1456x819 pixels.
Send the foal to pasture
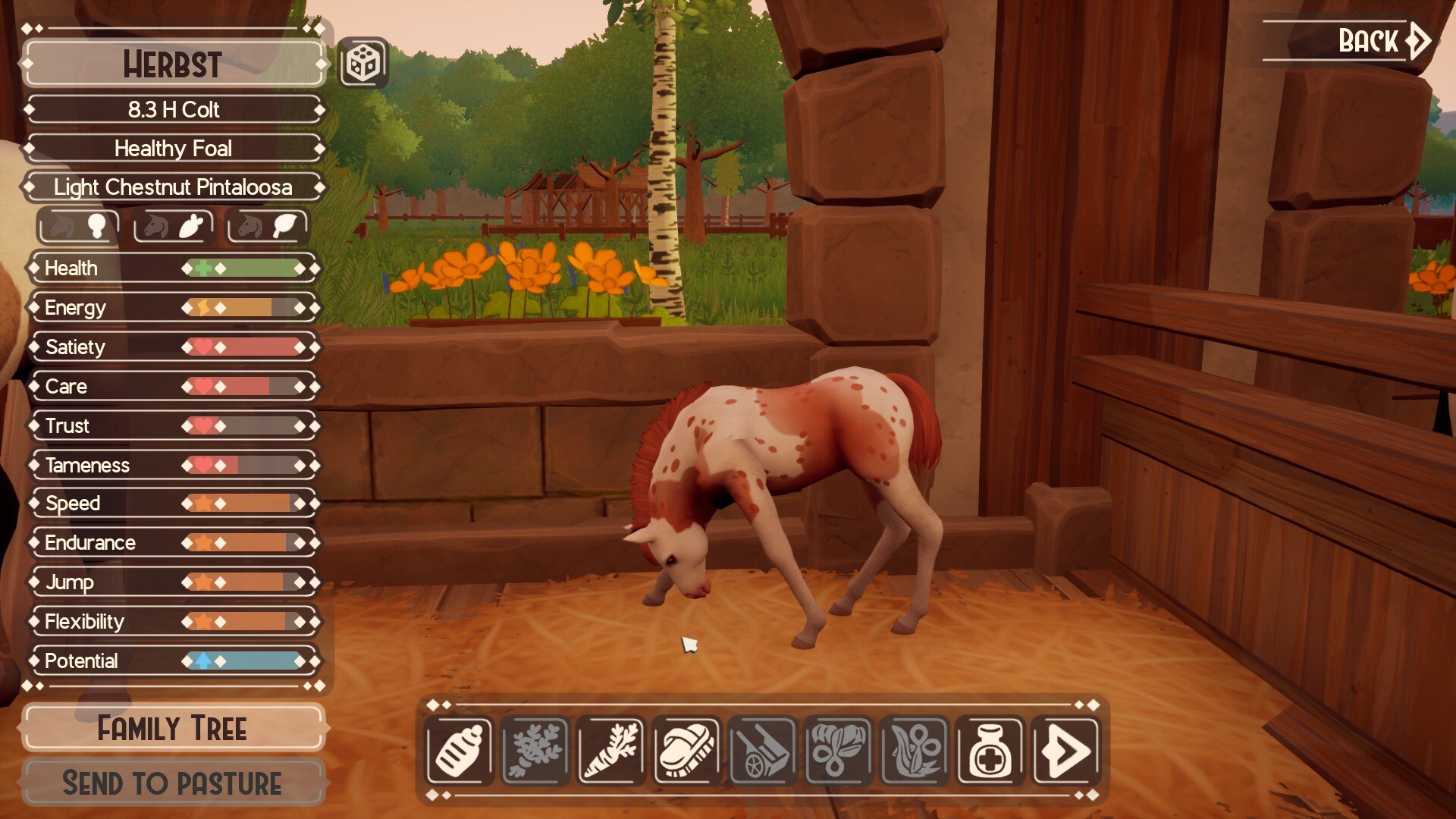(173, 783)
